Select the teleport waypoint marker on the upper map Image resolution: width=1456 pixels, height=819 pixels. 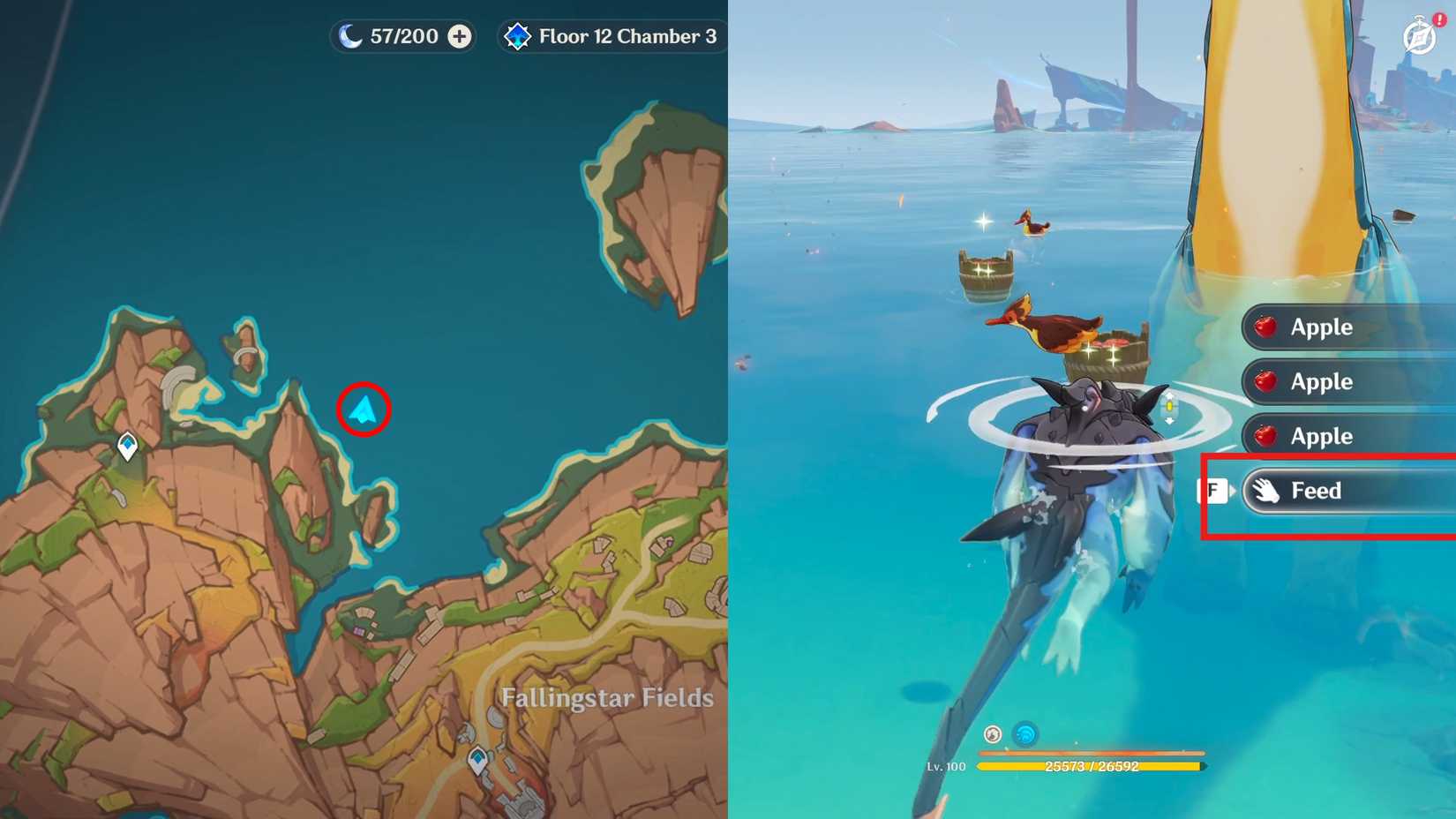coord(126,447)
